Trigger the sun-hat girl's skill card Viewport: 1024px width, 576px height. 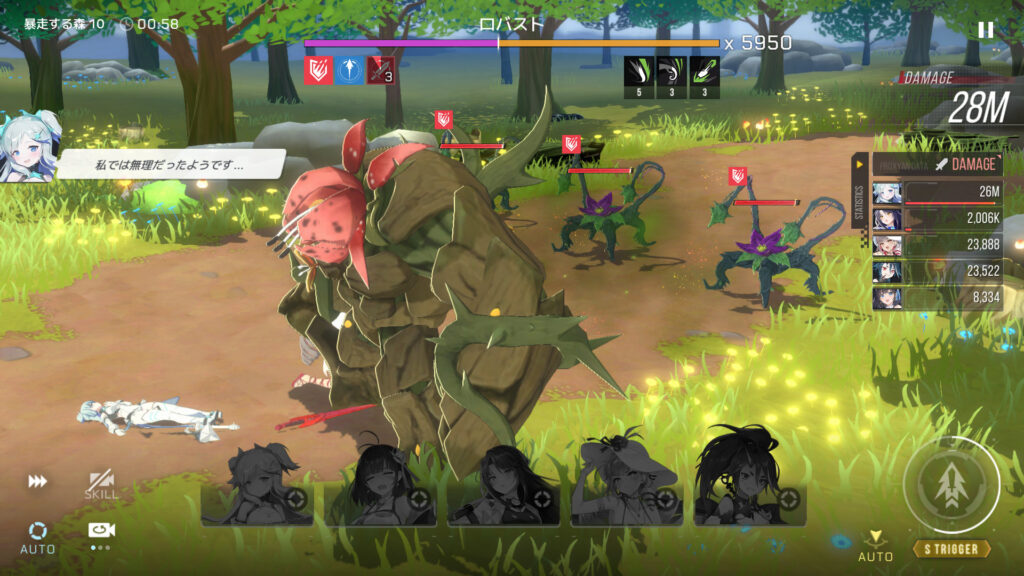point(627,490)
